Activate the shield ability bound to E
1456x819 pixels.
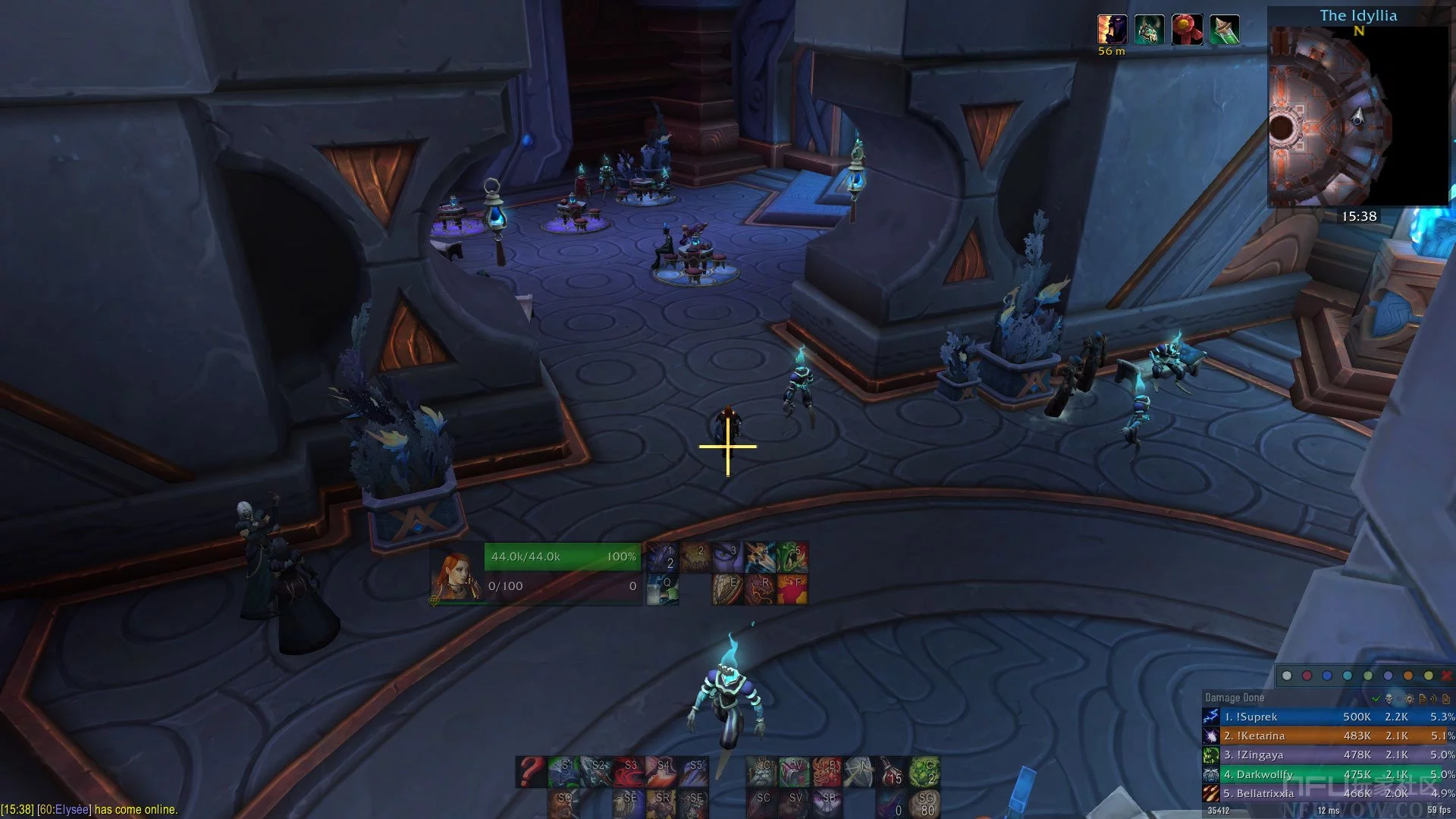point(728,589)
